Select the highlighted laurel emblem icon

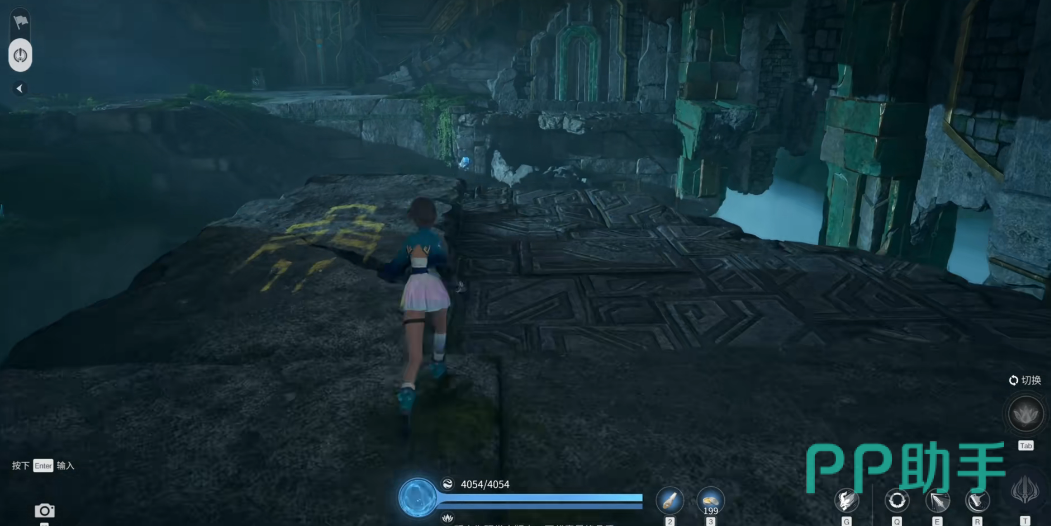[20, 55]
